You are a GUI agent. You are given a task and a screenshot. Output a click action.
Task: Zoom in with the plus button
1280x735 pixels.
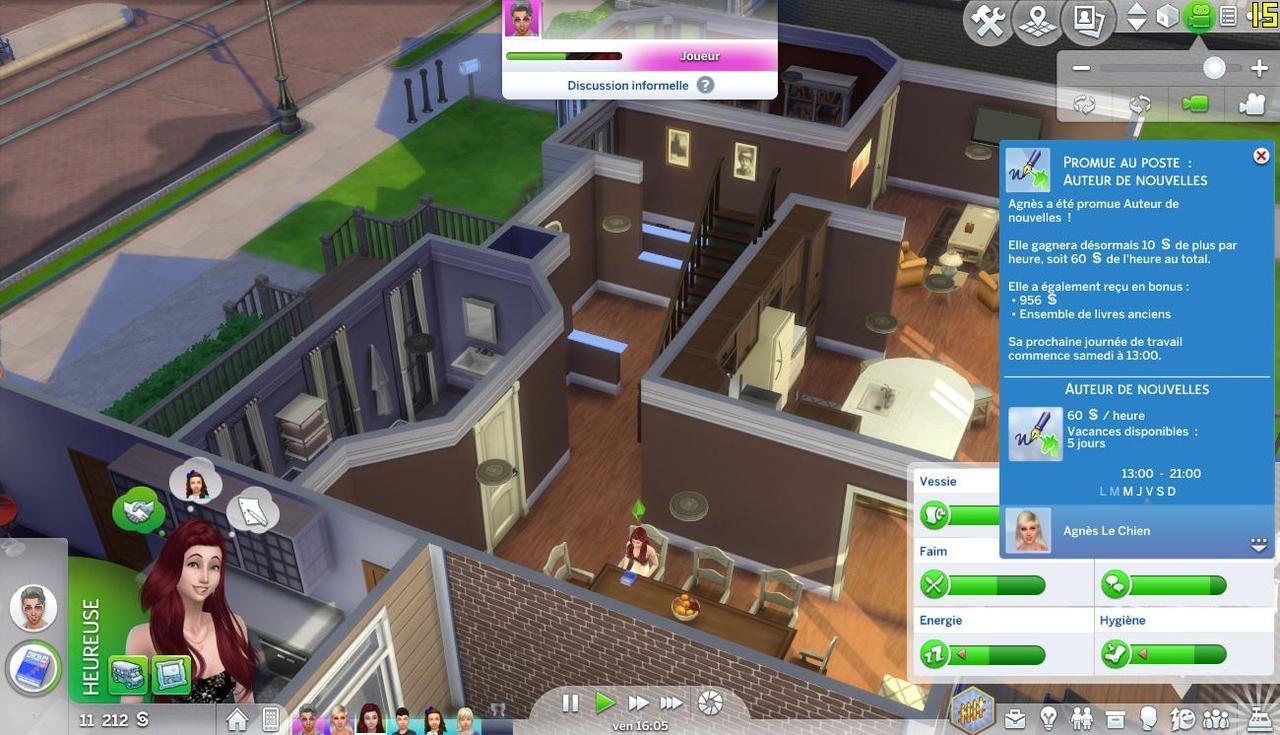[1259, 69]
